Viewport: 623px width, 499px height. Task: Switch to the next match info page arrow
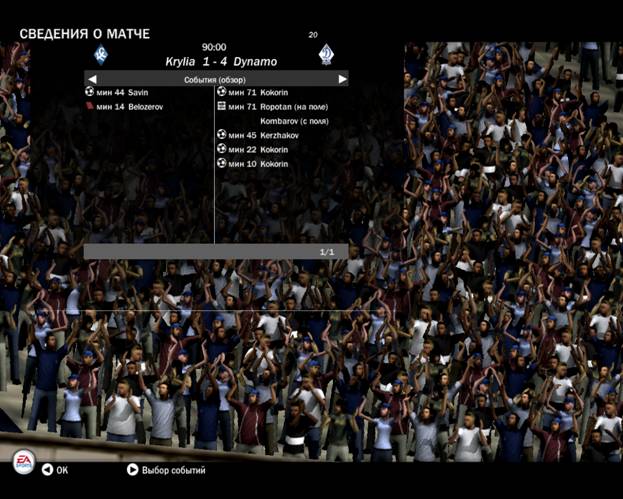342,79
